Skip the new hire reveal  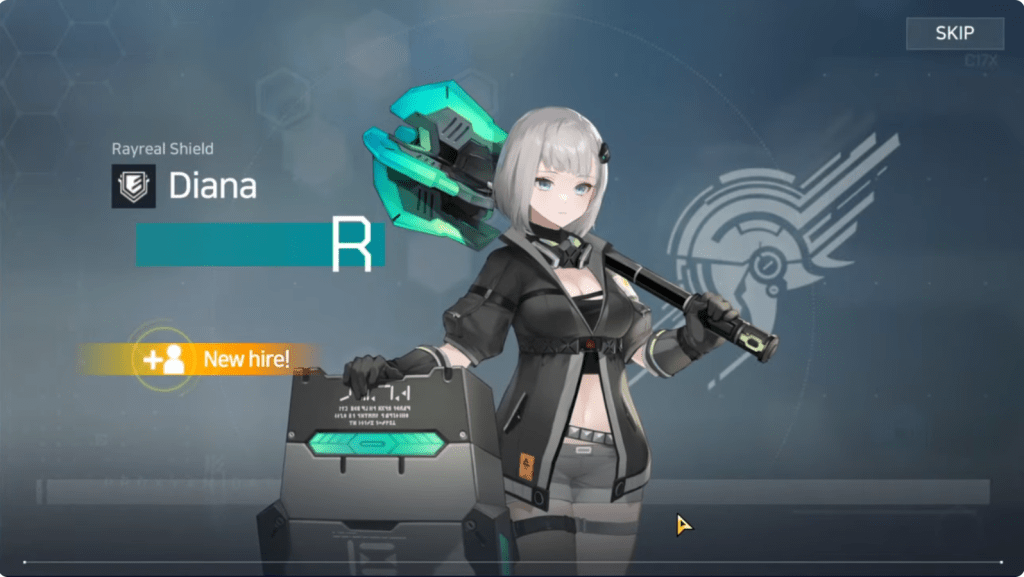click(954, 34)
